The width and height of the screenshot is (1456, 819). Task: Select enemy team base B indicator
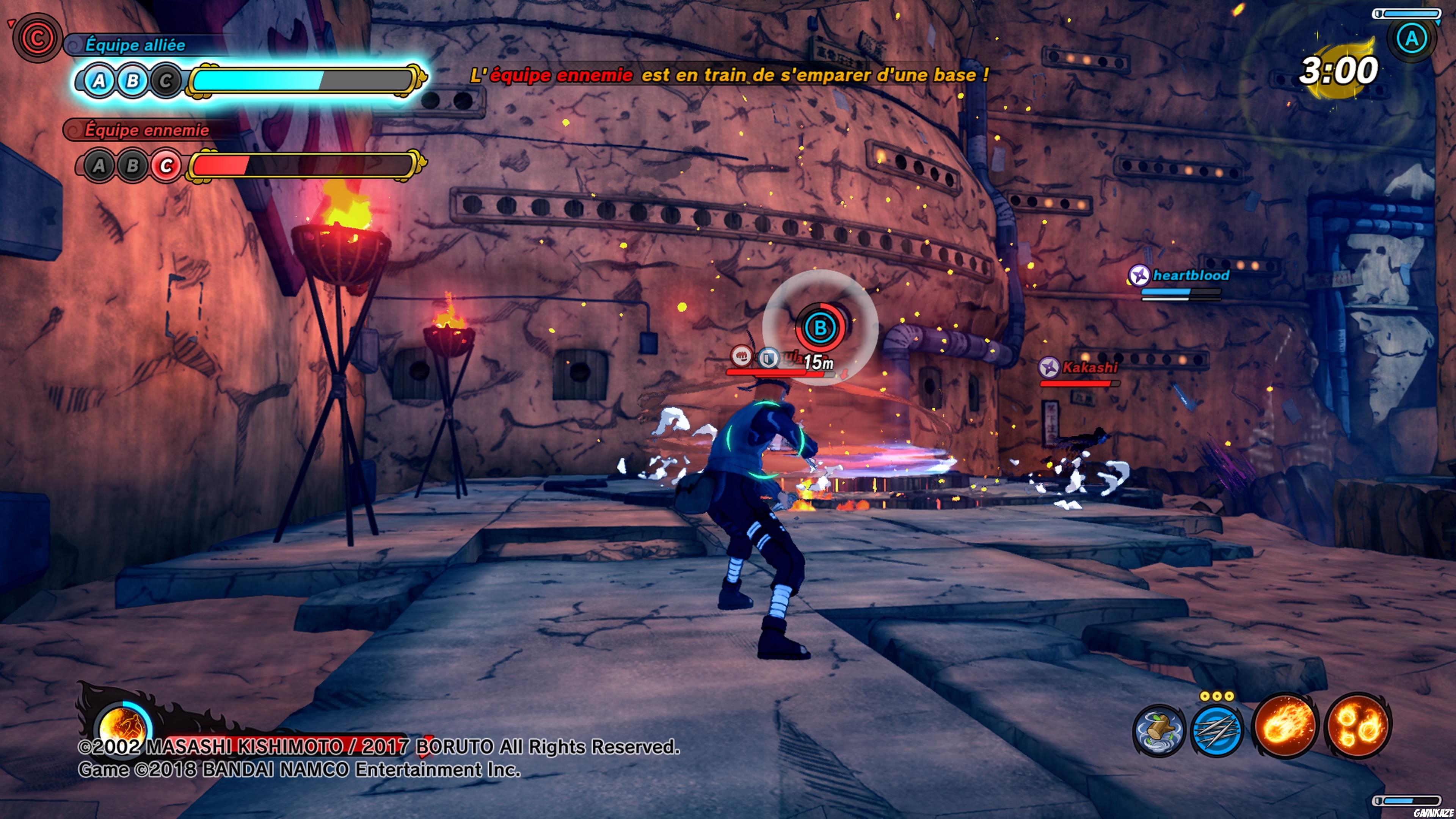point(132,166)
